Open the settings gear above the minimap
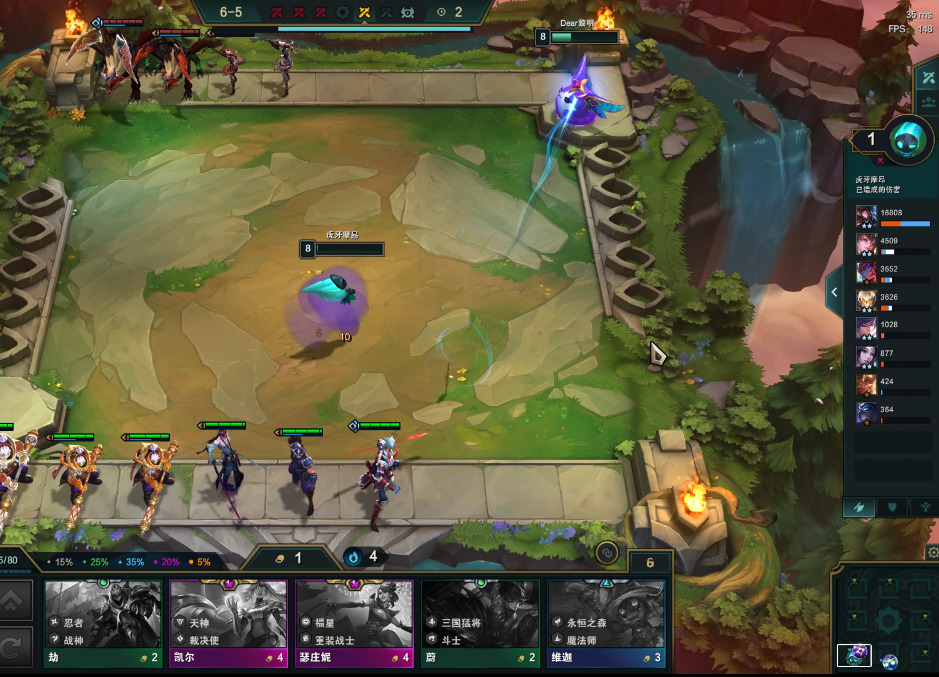The height and width of the screenshot is (677, 939). tap(932, 553)
